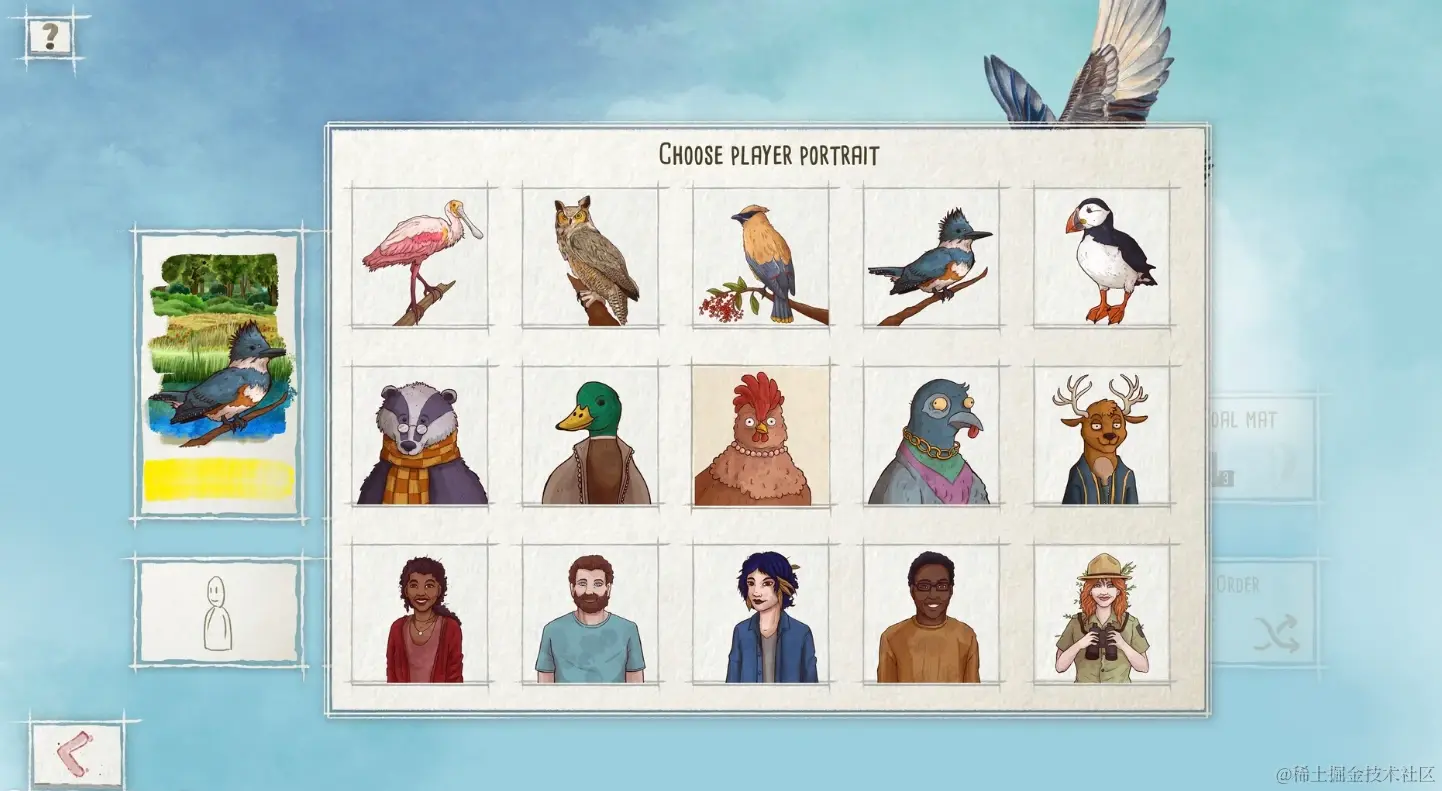Pick the pigeon with gold chain portrait
Screen dimensions: 1442x791
pyautogui.click(x=932, y=436)
